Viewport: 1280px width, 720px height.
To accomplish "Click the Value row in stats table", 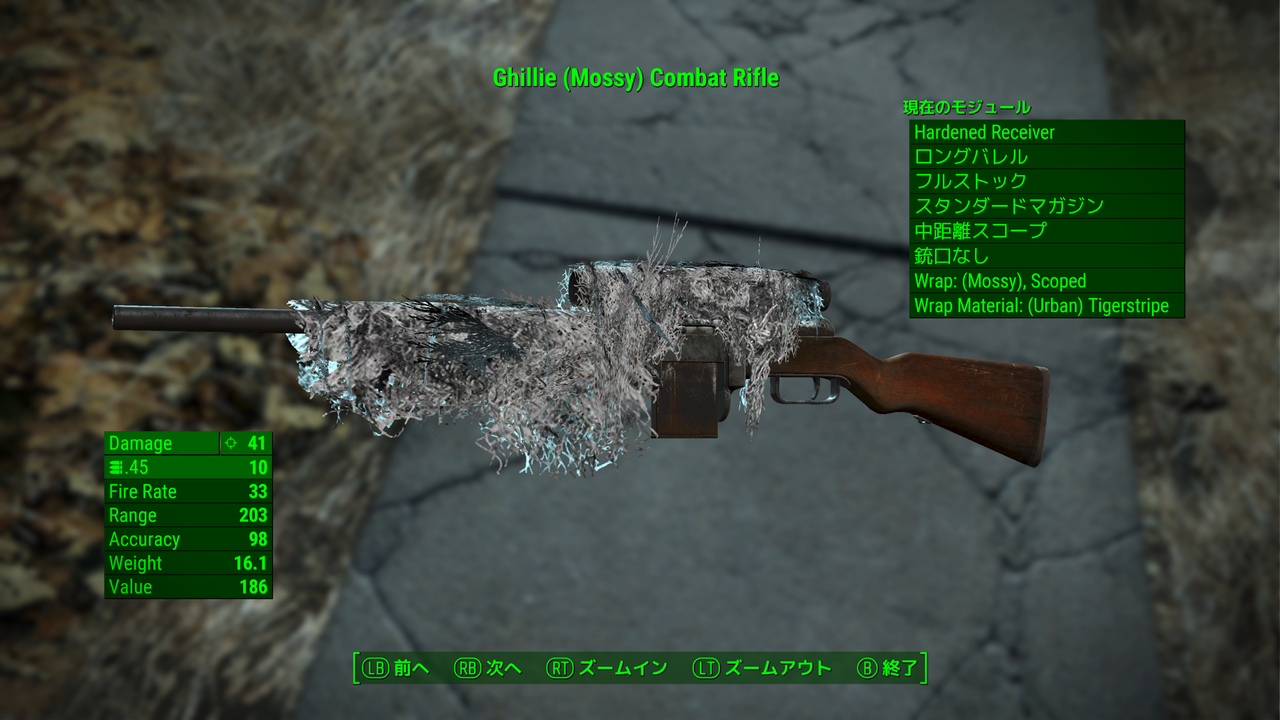I will (x=150, y=587).
